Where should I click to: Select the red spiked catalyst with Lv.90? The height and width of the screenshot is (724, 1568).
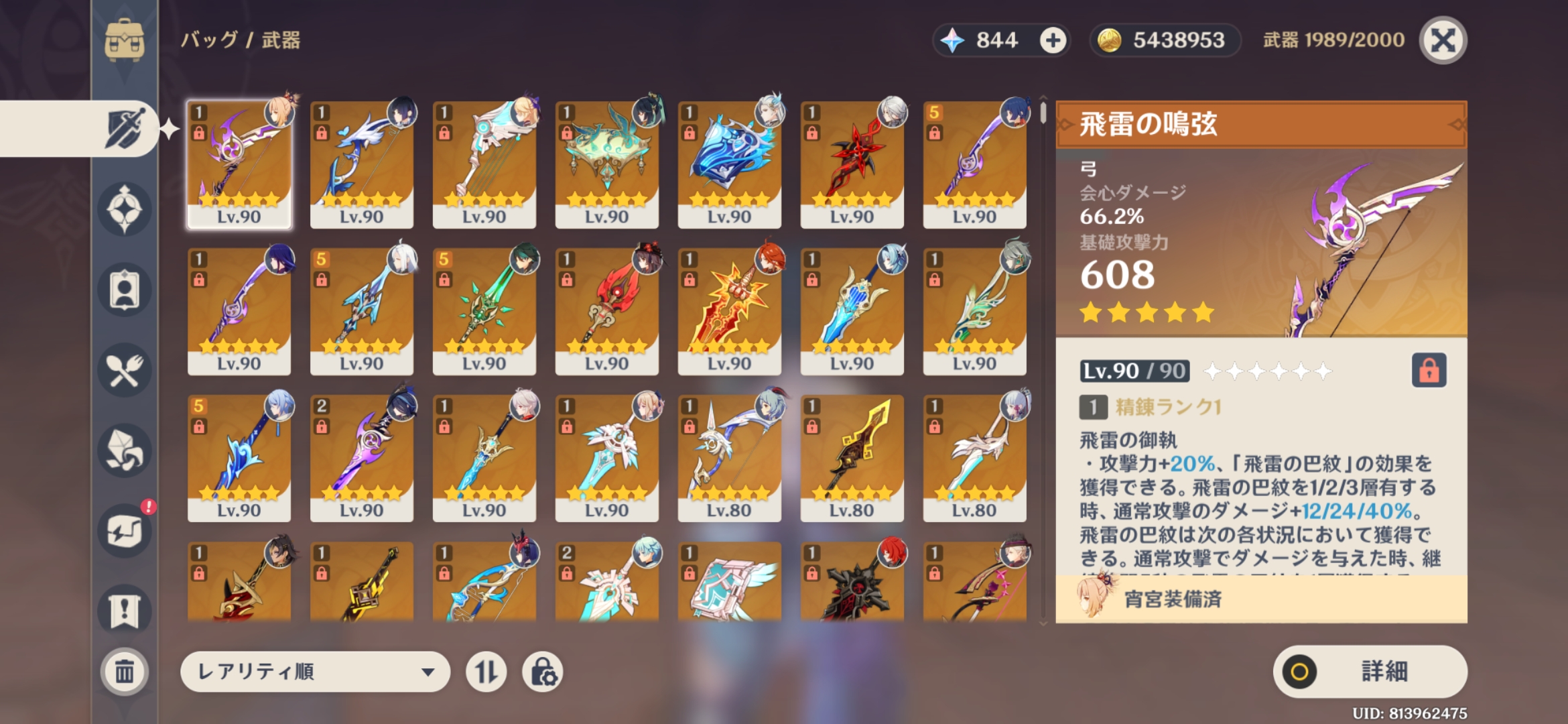[852, 164]
